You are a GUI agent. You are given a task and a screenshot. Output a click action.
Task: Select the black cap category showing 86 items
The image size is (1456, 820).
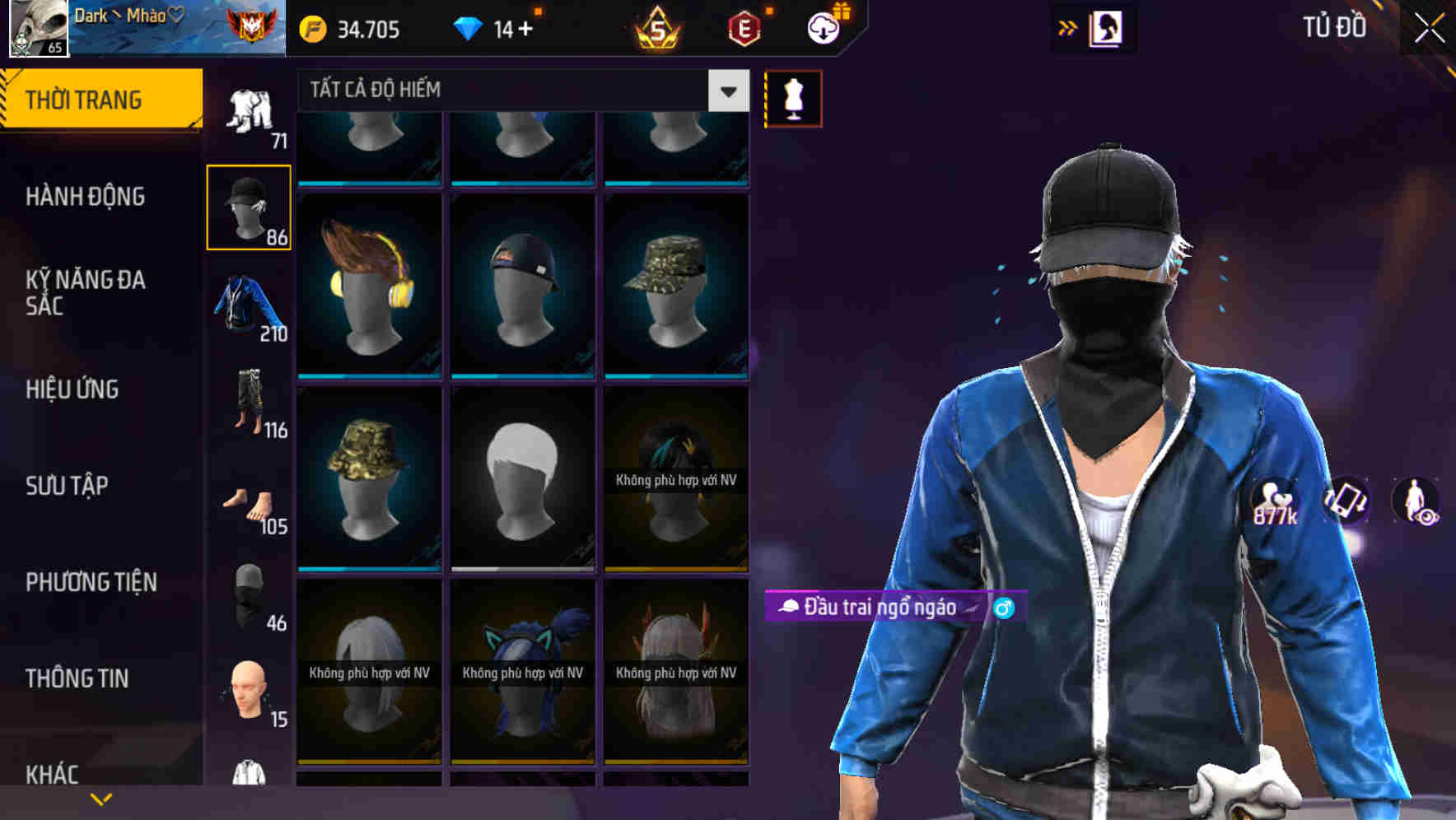(249, 206)
